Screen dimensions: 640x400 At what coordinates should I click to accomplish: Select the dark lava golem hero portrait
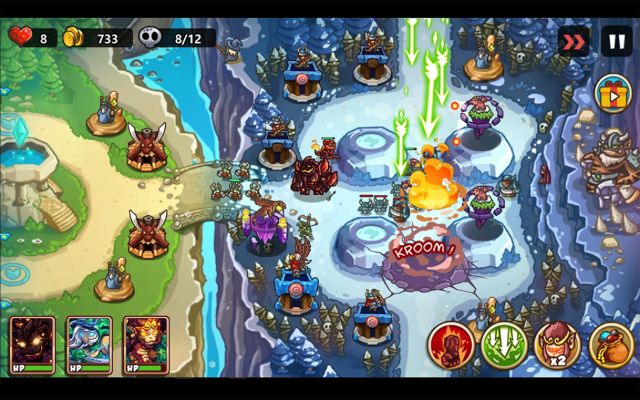(x=33, y=345)
